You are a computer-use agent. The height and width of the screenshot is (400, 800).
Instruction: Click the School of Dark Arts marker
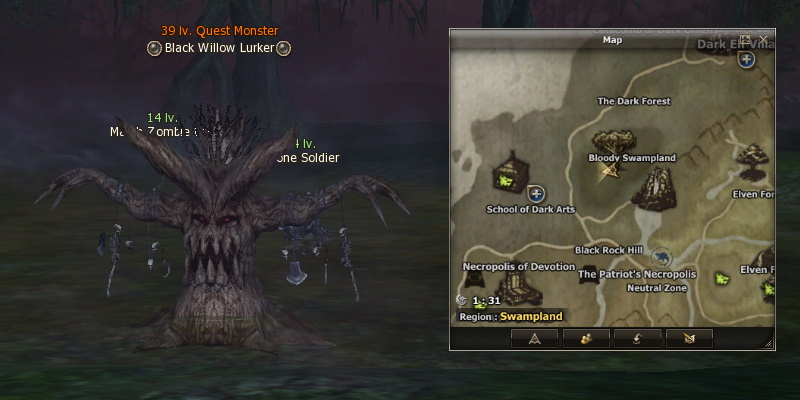tap(512, 176)
